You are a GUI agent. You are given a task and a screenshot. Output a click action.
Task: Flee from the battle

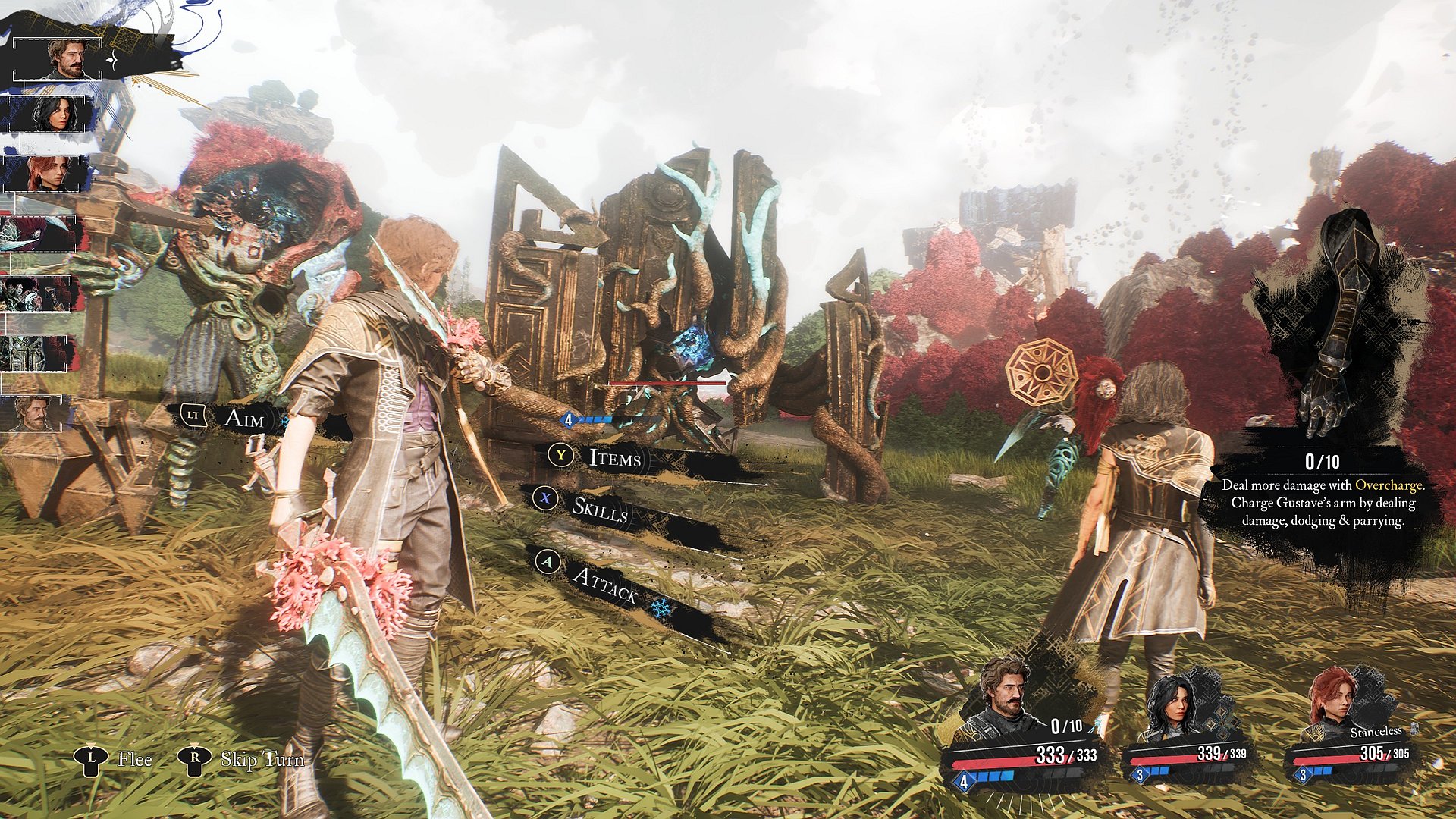point(134,759)
